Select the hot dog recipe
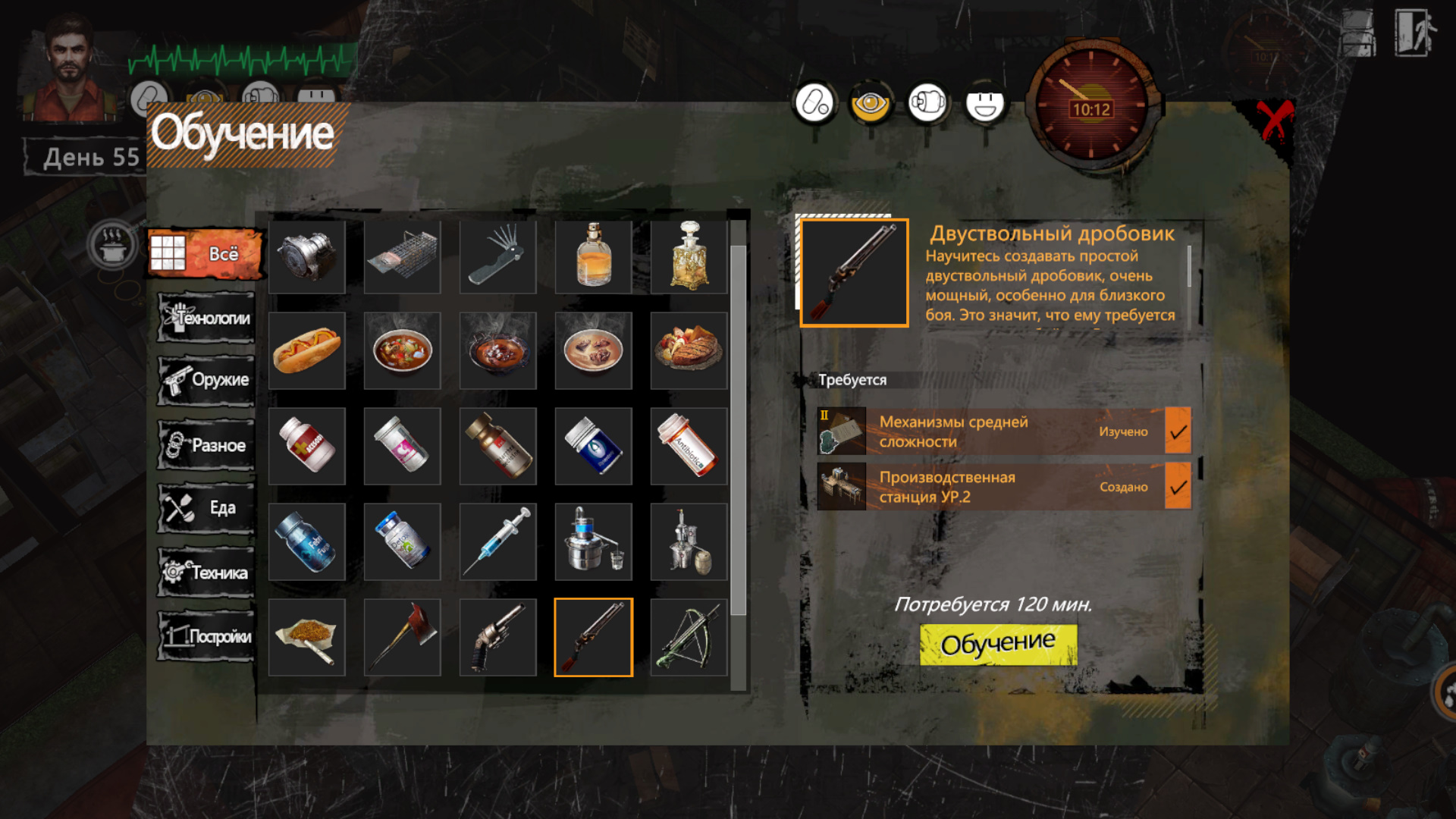Screen dimensions: 1456x819 point(307,350)
